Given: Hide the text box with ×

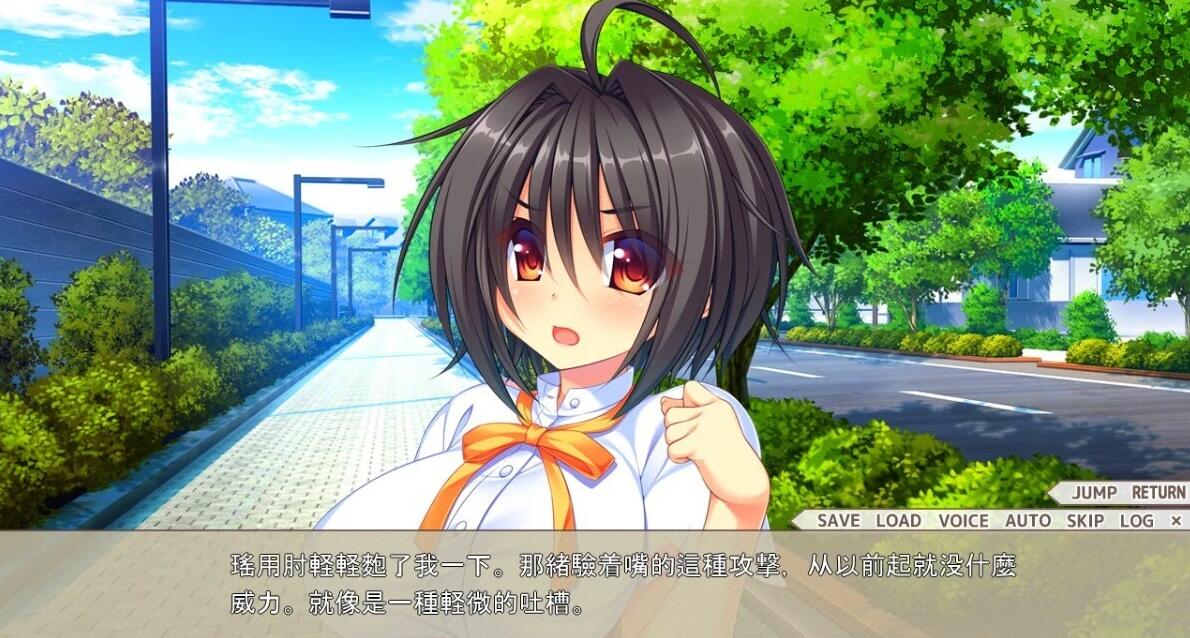Looking at the screenshot, I should point(1175,520).
